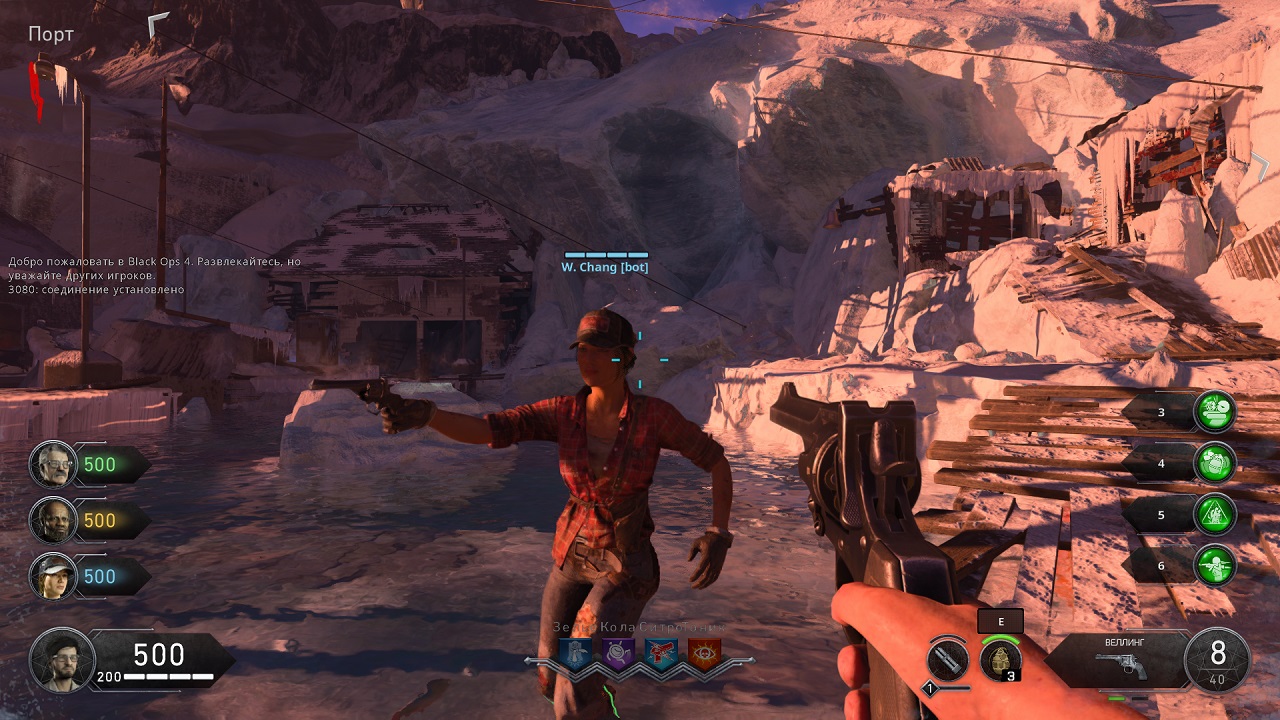
Task: Click your own player portrait with beret
Action: click(x=62, y=660)
